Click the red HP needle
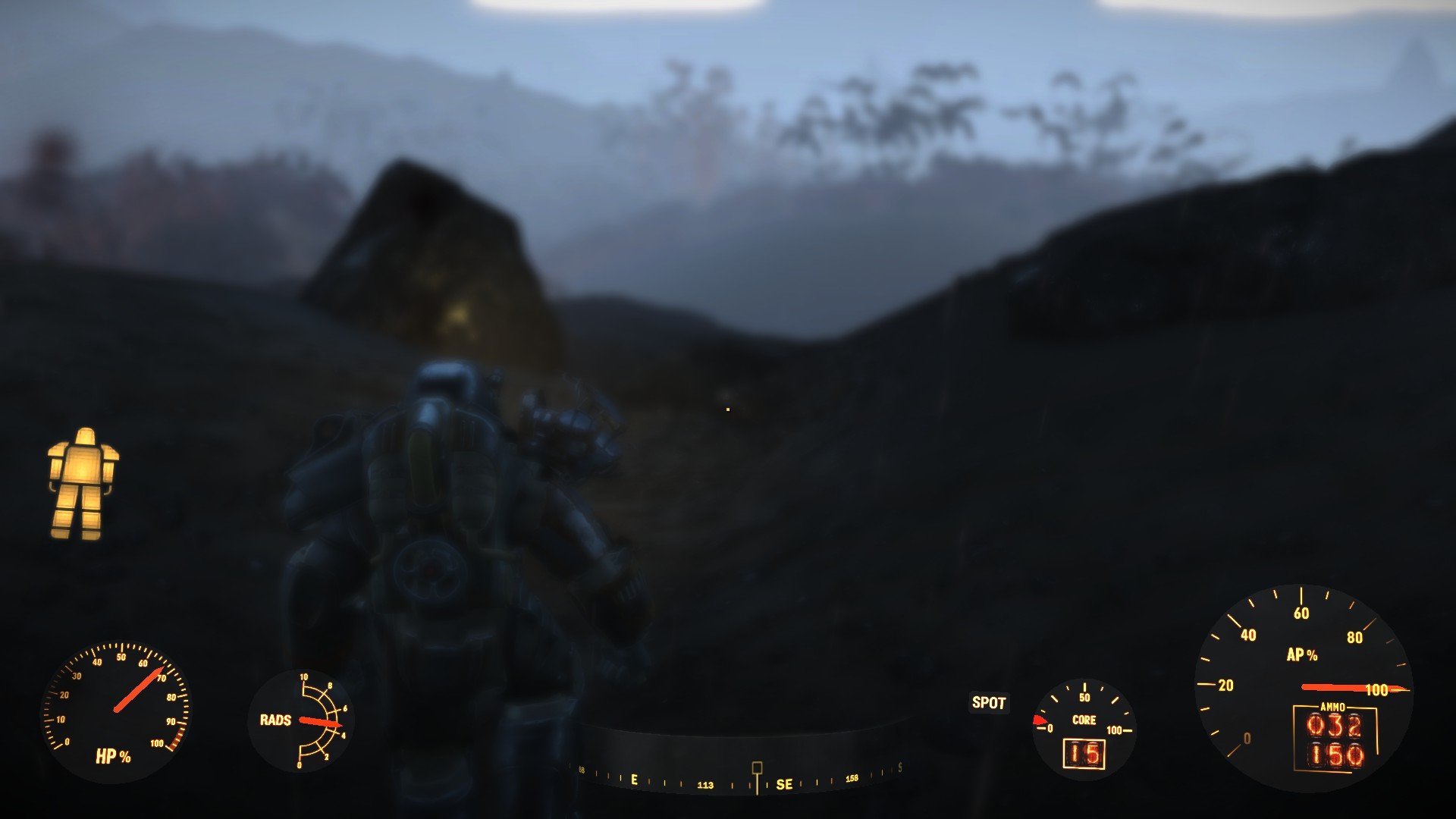Screen dimensions: 1456x819 (140, 690)
